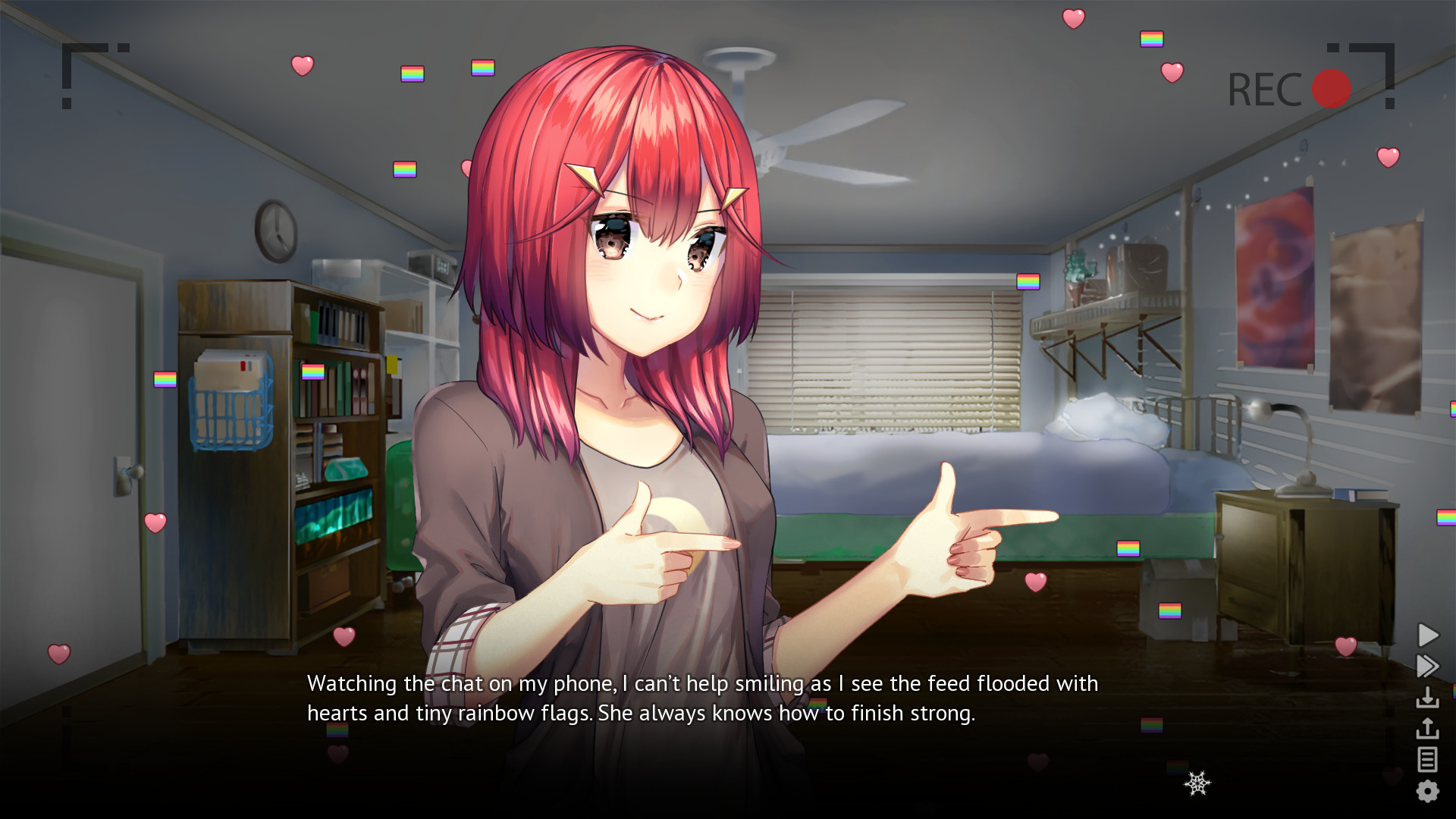Click the red recording dot

pos(1332,86)
